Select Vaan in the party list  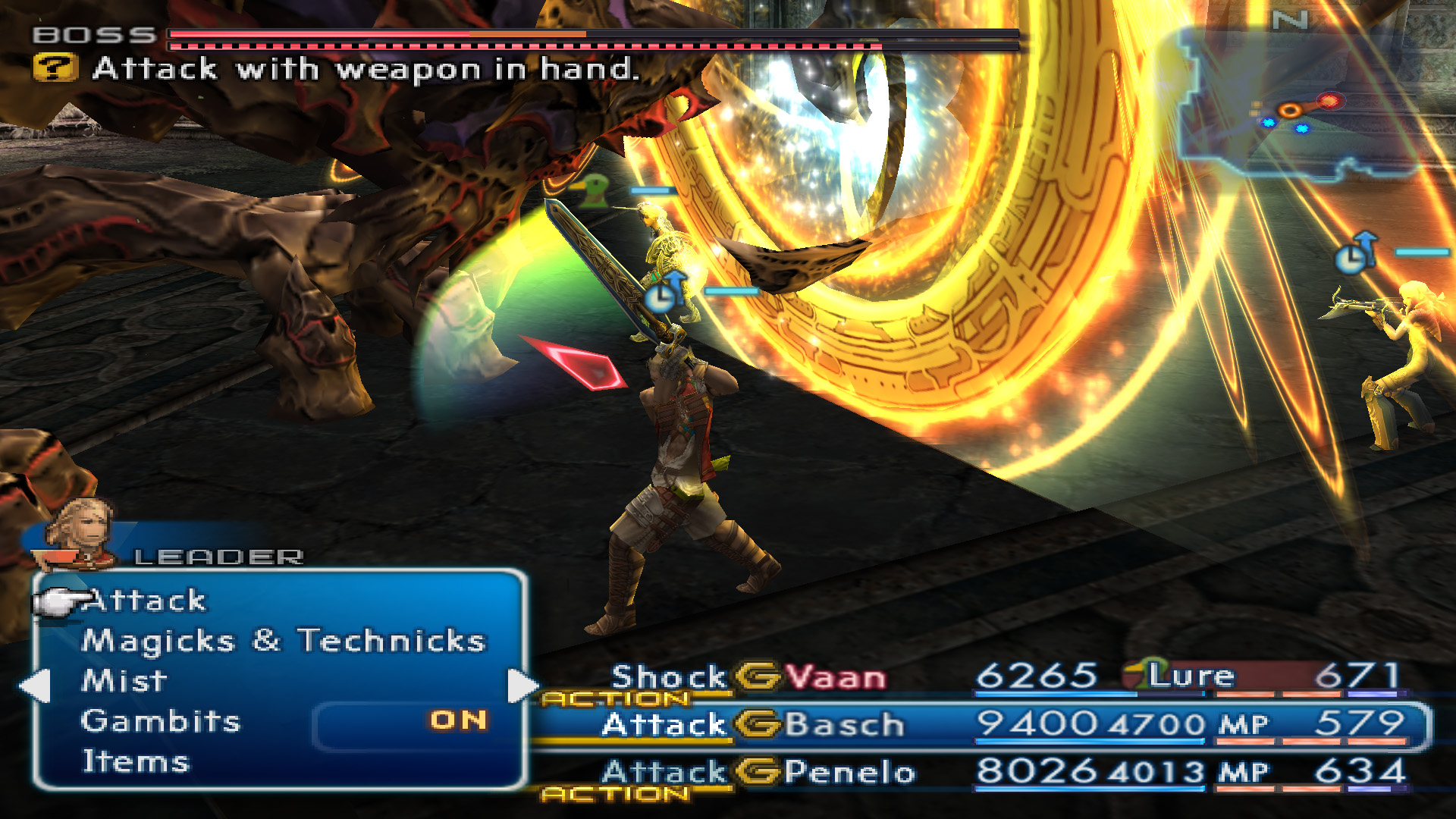point(835,677)
